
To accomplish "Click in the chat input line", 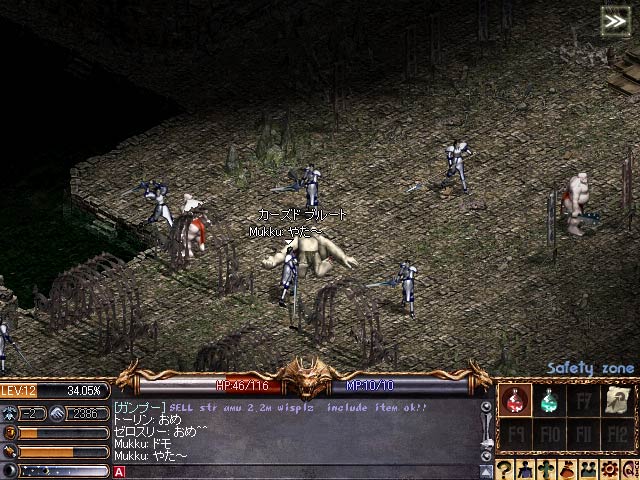I will pos(300,471).
